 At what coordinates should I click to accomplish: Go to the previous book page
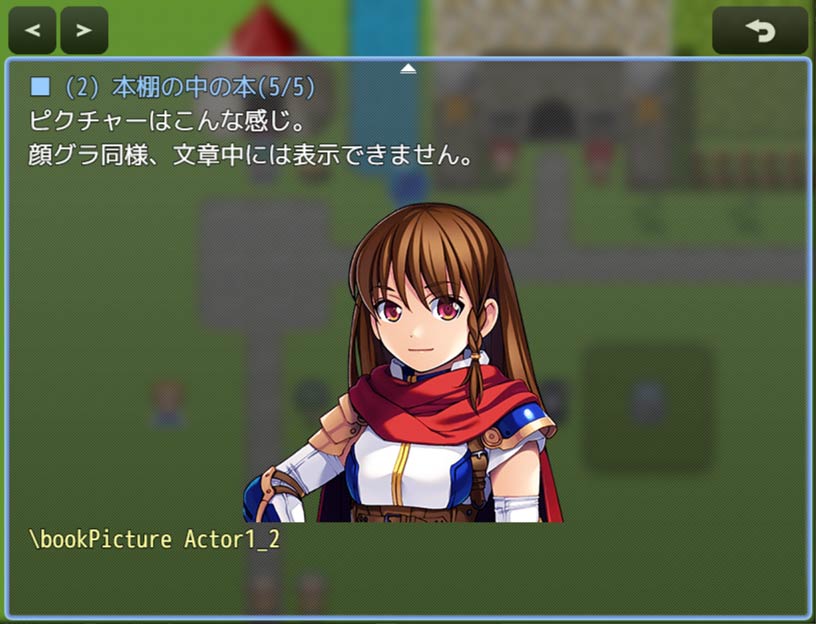[32, 30]
